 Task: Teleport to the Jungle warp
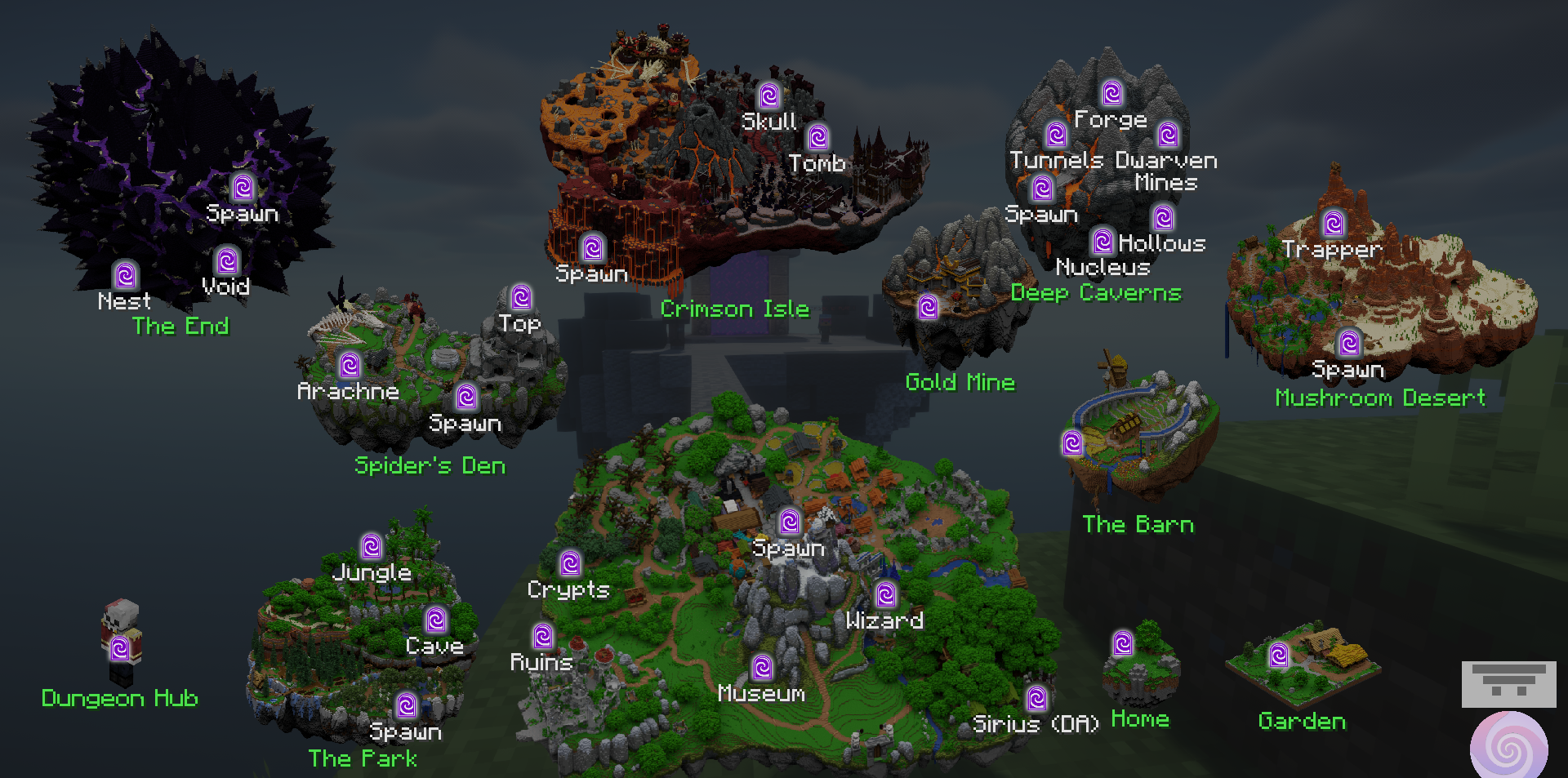point(372,545)
